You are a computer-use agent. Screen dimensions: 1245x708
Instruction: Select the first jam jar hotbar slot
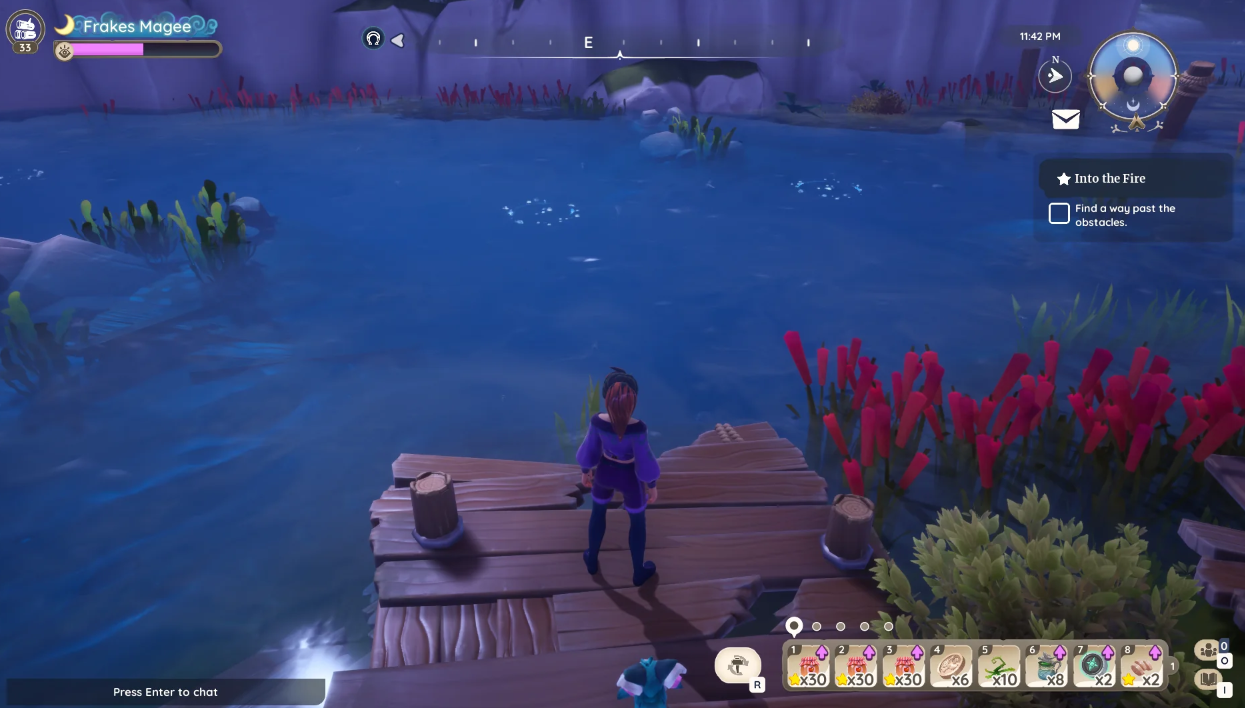click(x=808, y=666)
